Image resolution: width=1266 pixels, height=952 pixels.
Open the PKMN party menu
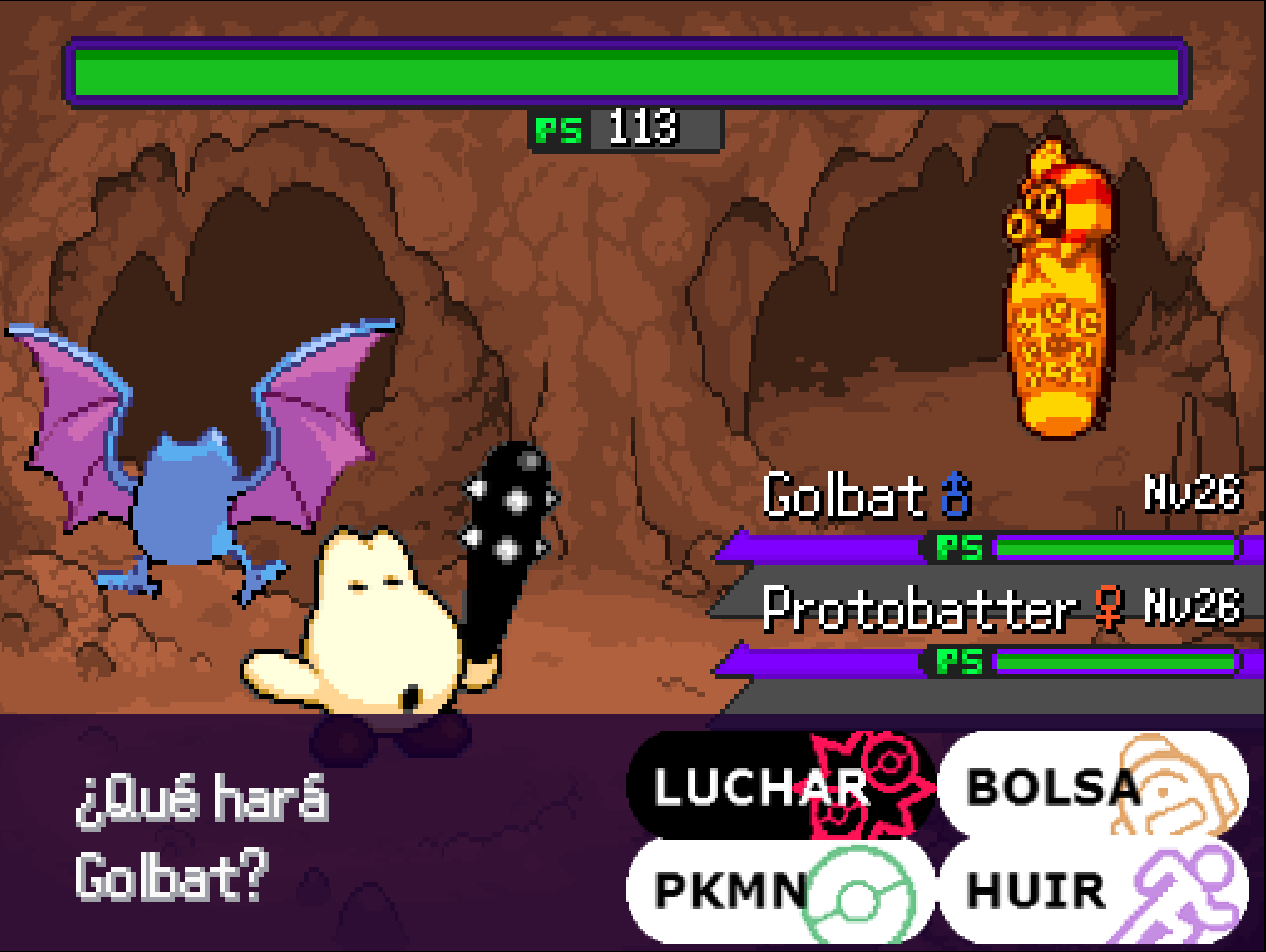click(x=779, y=891)
